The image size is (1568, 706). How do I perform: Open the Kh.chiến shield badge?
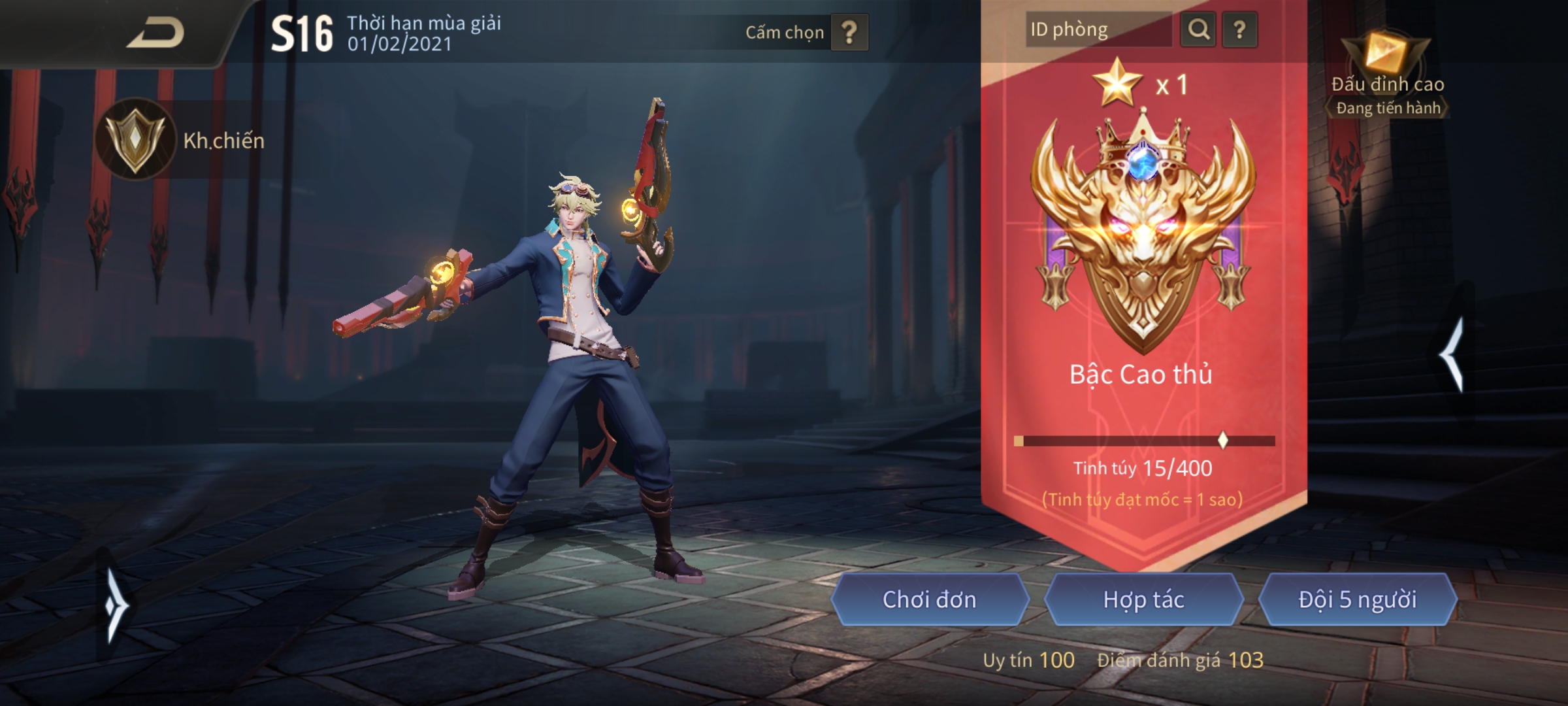click(135, 139)
